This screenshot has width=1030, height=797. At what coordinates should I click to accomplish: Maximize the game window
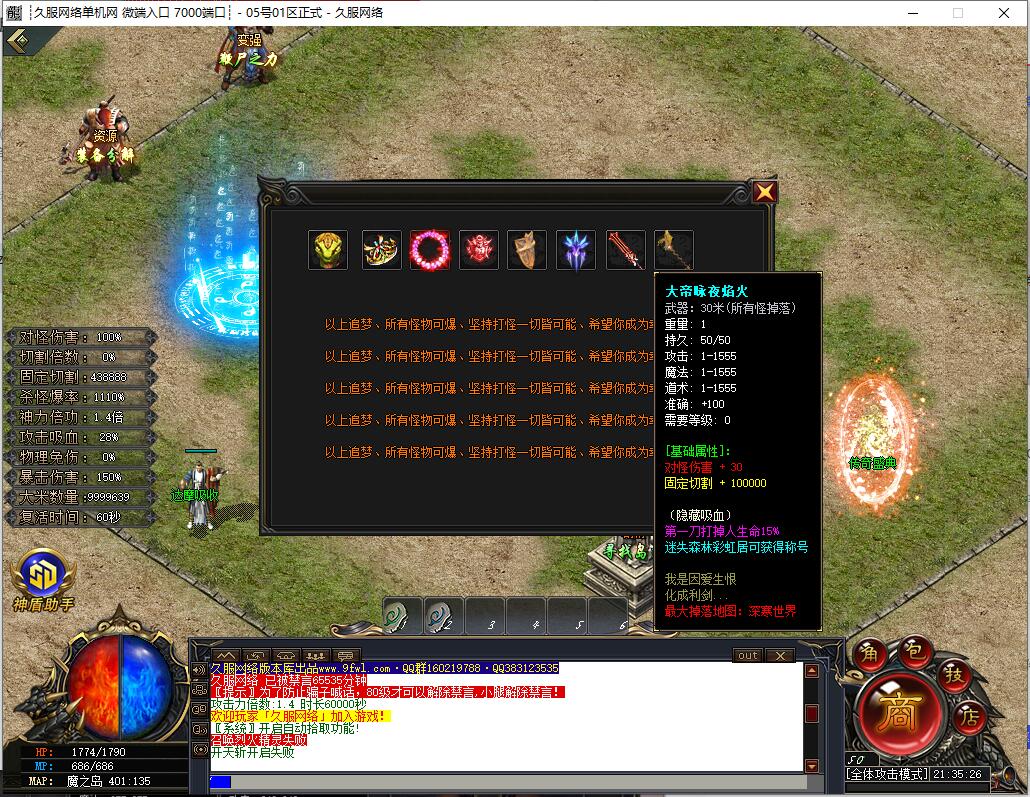click(957, 13)
